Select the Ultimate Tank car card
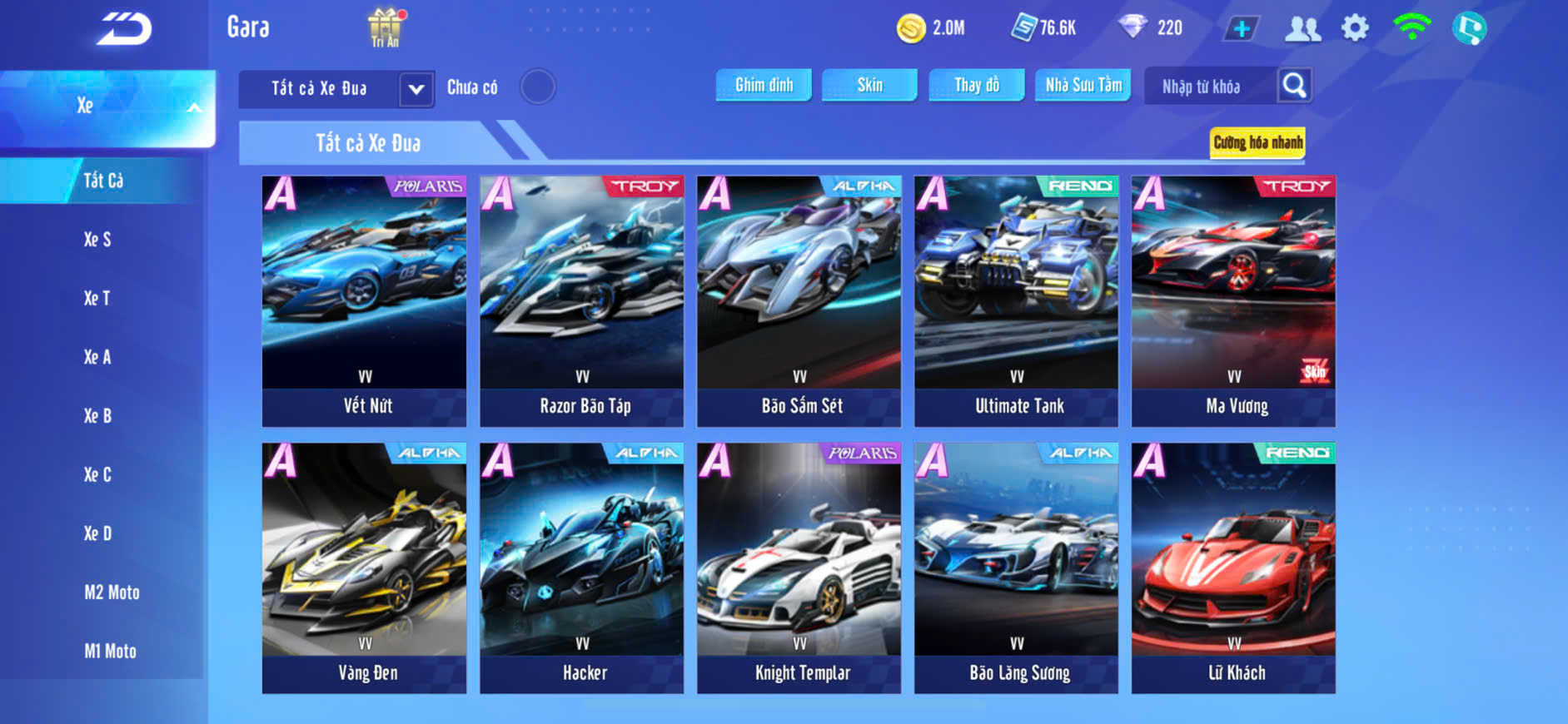Viewport: 1568px width, 724px height. [x=1016, y=300]
